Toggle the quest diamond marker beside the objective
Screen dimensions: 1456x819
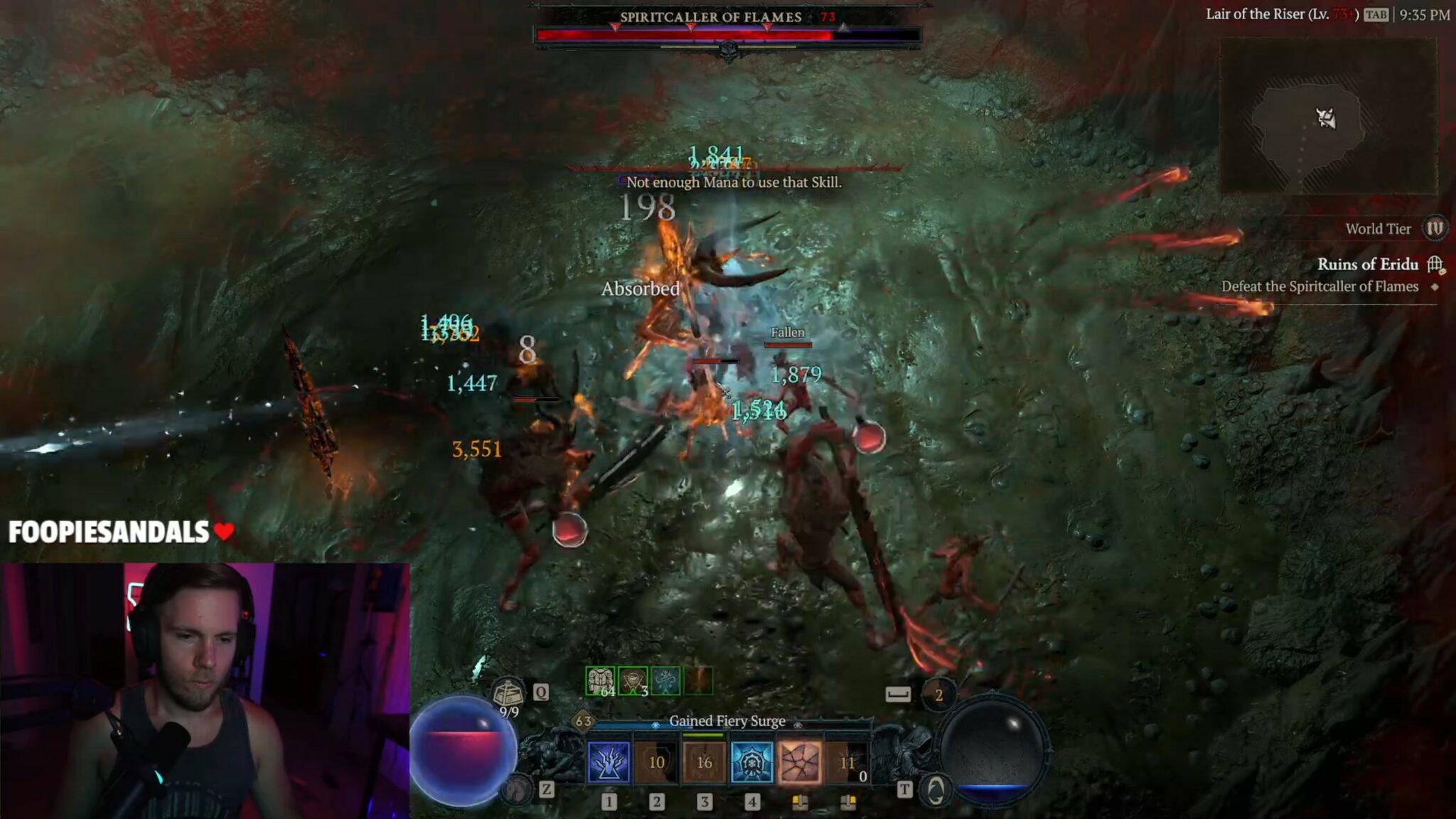tap(1435, 286)
